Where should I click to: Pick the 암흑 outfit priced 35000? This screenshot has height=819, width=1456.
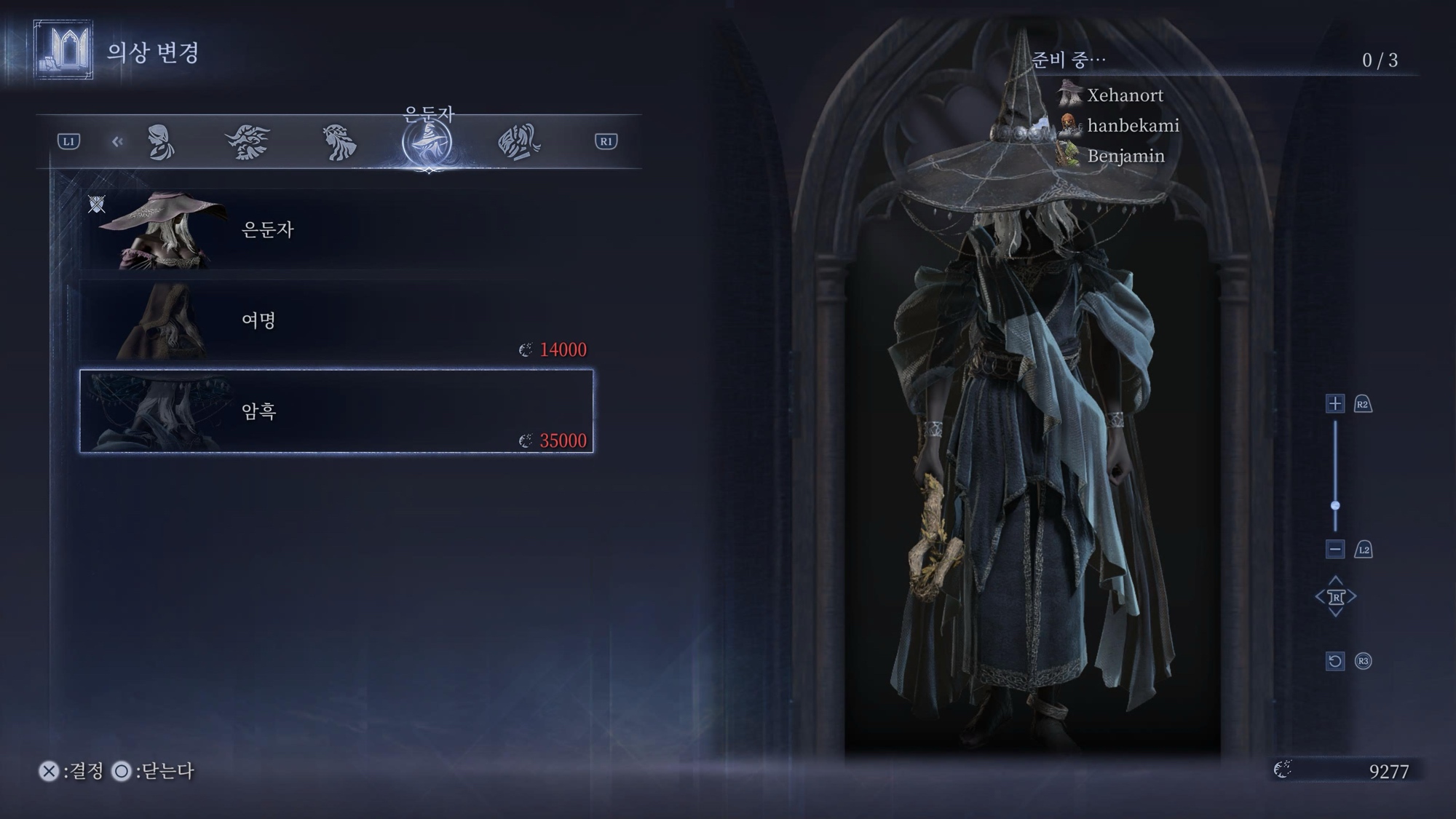[336, 411]
